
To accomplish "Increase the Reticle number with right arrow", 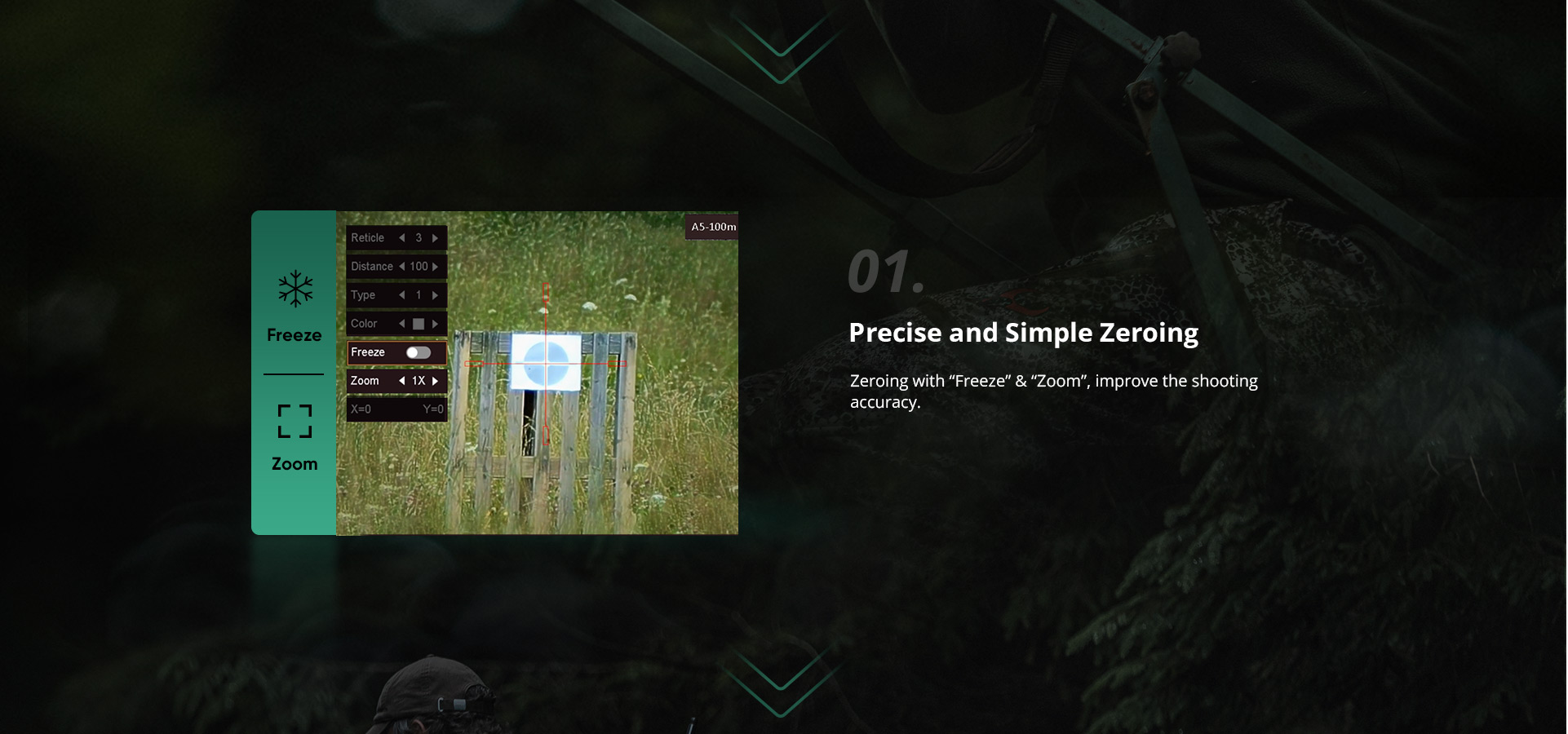I will point(436,238).
